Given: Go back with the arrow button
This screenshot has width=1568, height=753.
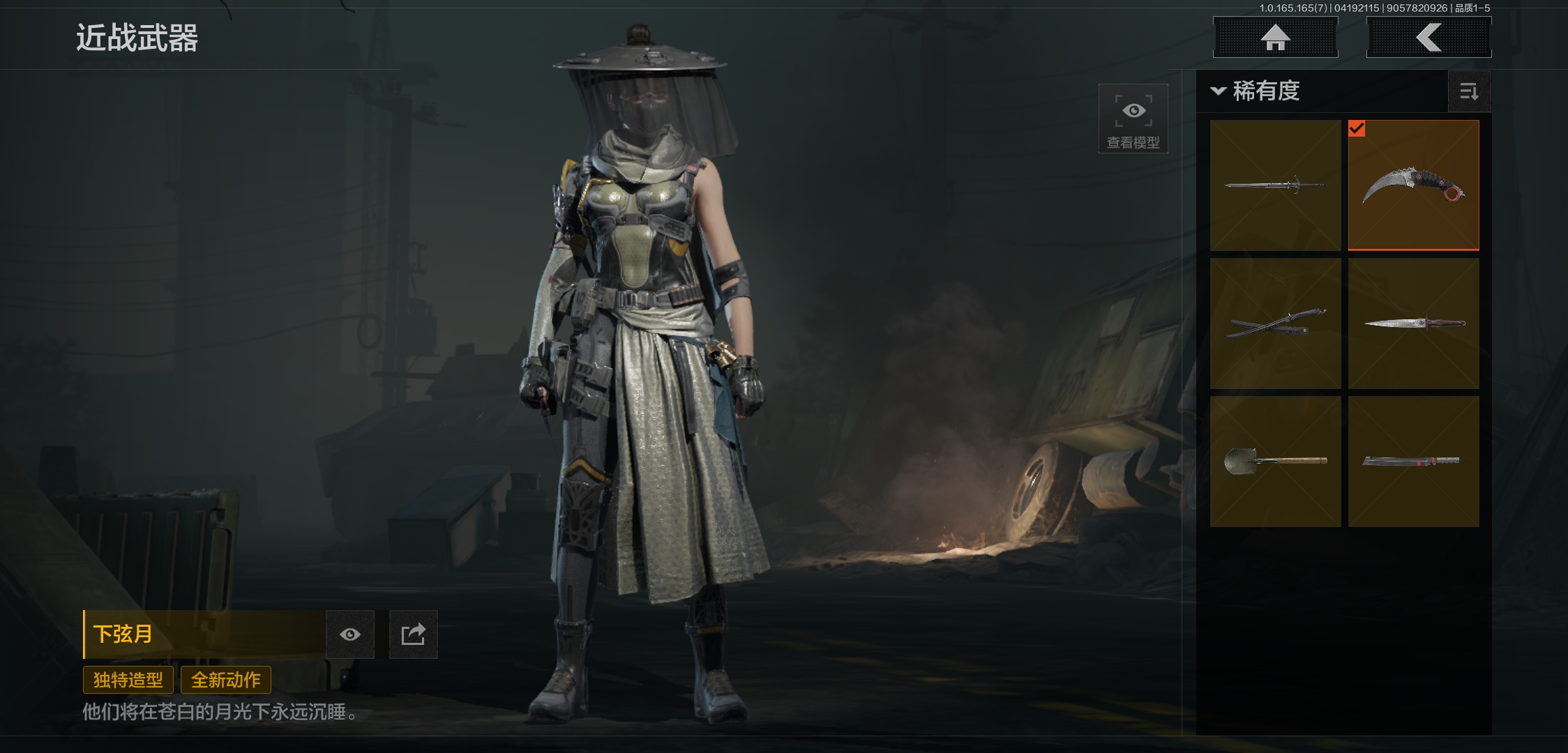Looking at the screenshot, I should (x=1428, y=38).
